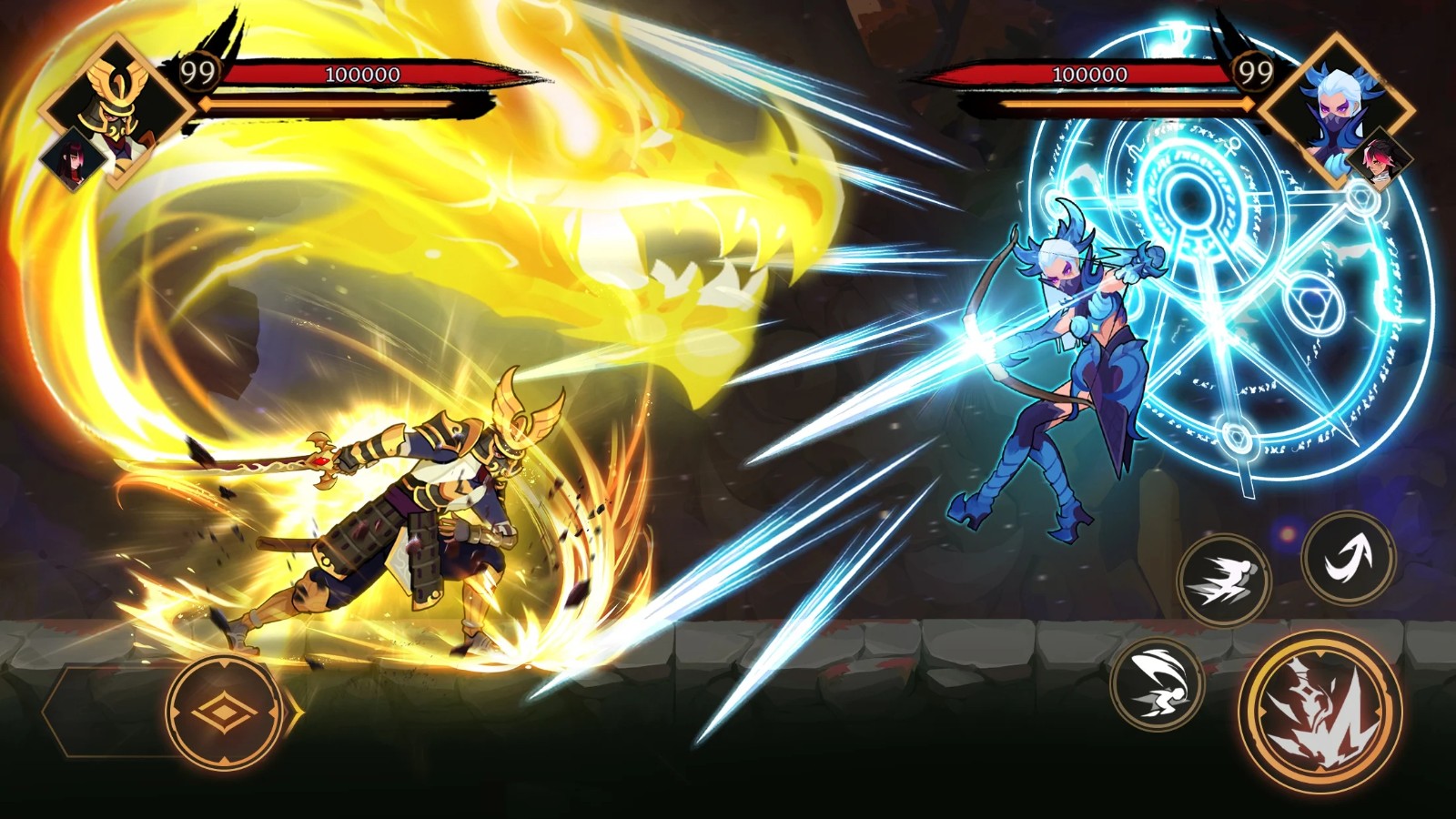Activate the dash skill with the running figure
The width and height of the screenshot is (1456, 819).
tap(1224, 580)
